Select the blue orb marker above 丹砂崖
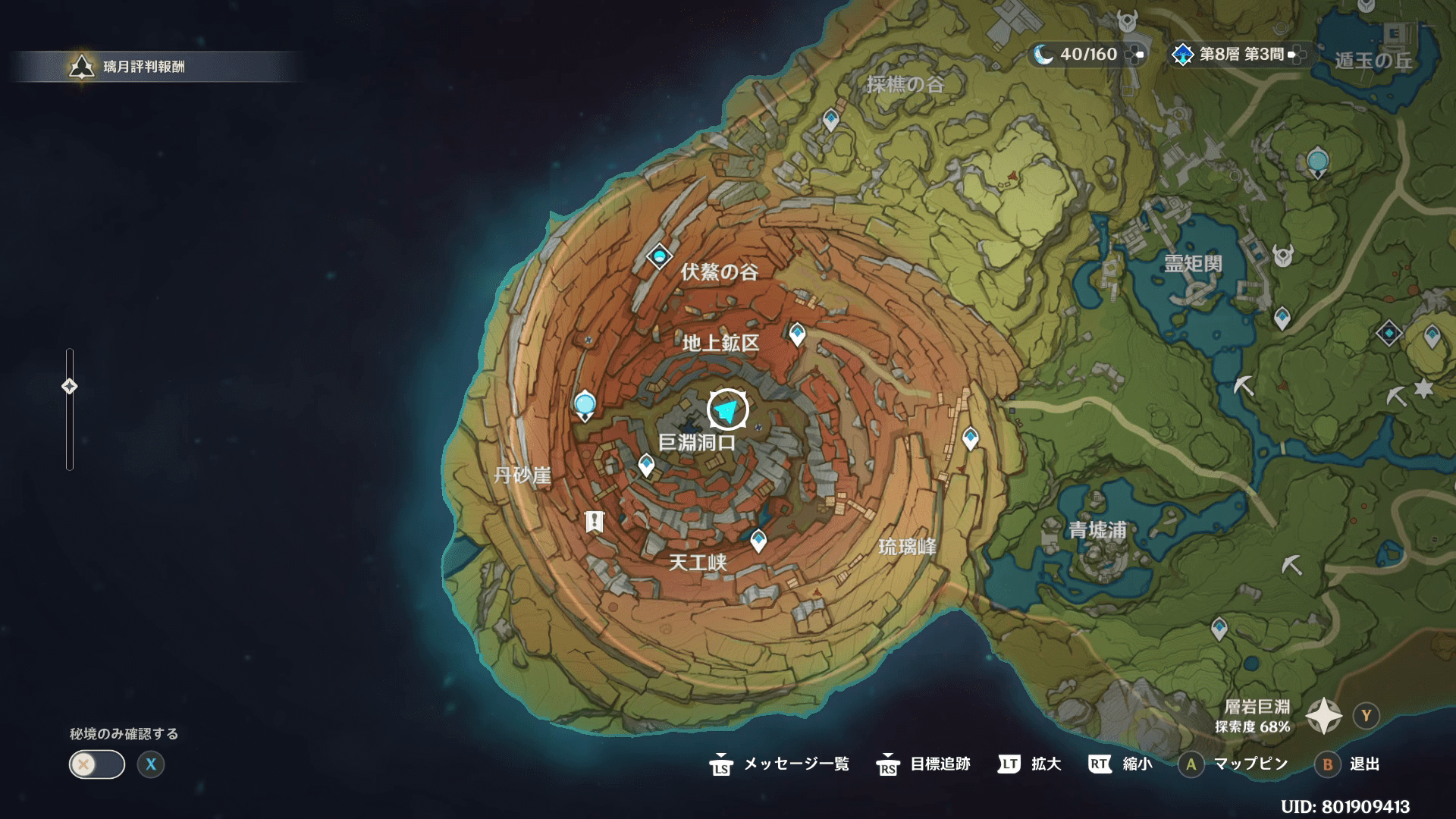Viewport: 1456px width, 819px height. pyautogui.click(x=585, y=404)
